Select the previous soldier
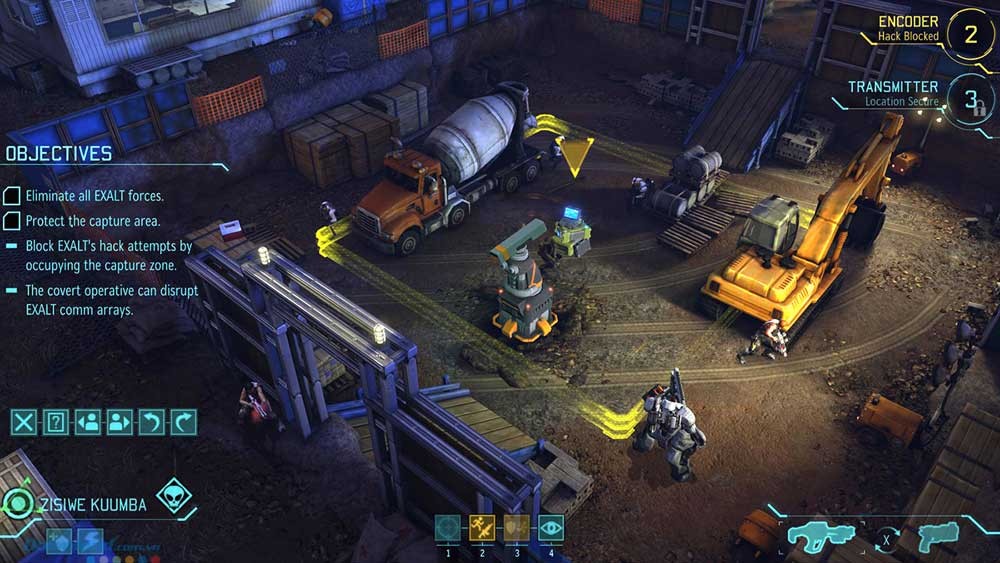This screenshot has width=1000, height=563. (x=88, y=422)
